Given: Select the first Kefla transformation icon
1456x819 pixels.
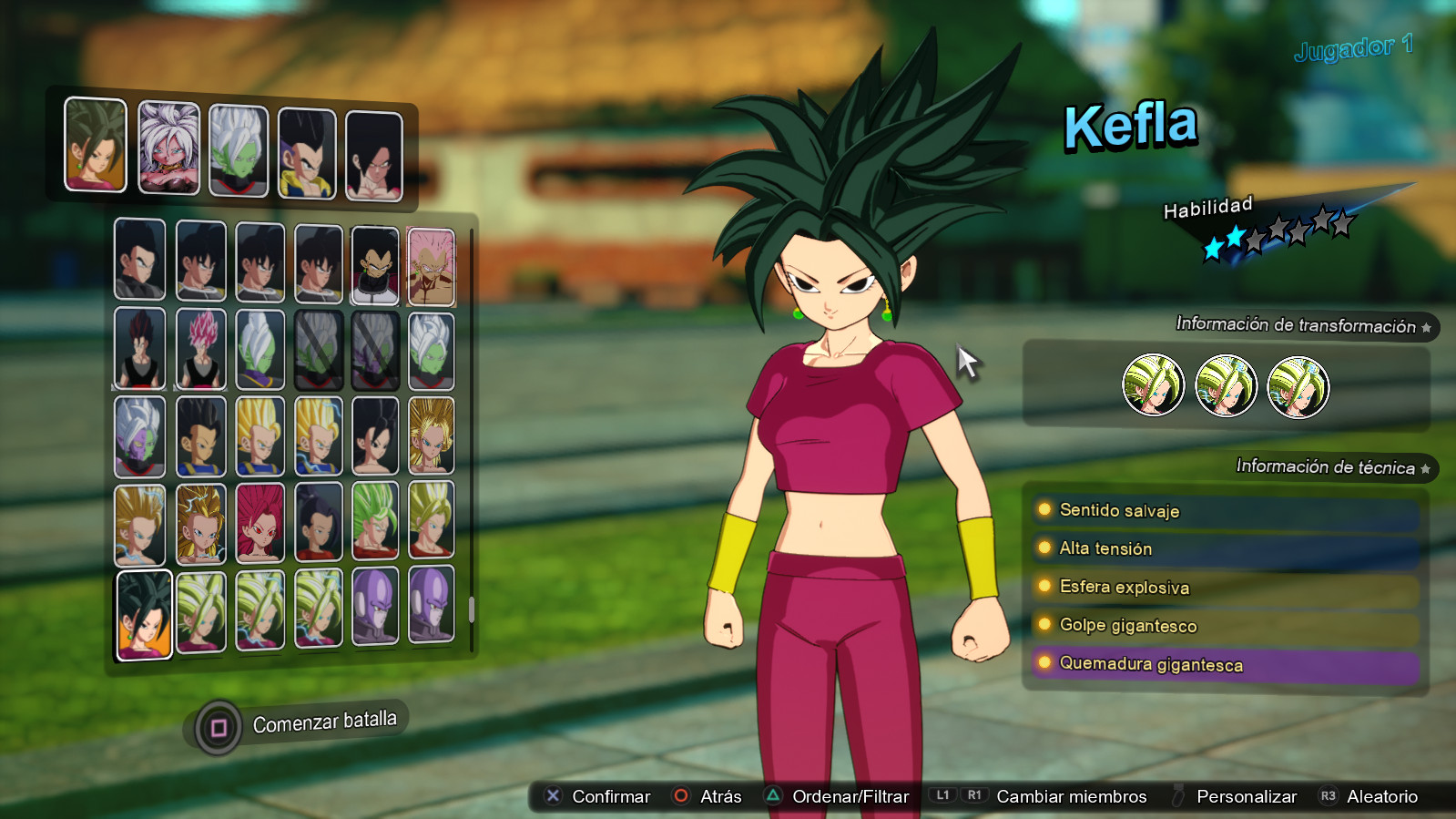Looking at the screenshot, I should (x=1155, y=386).
